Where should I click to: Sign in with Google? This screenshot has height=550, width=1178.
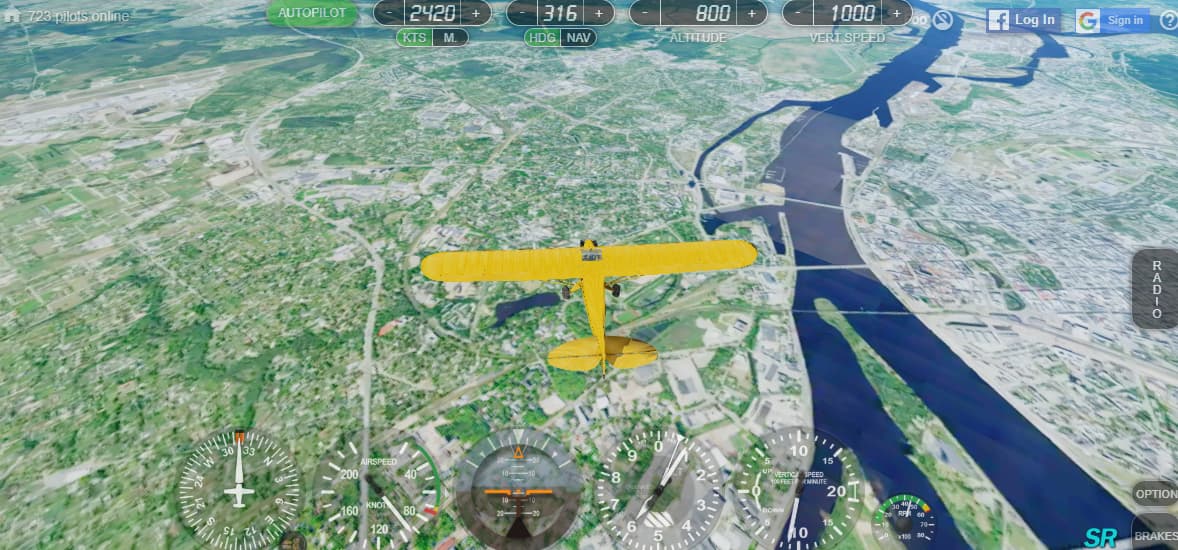click(x=1113, y=20)
